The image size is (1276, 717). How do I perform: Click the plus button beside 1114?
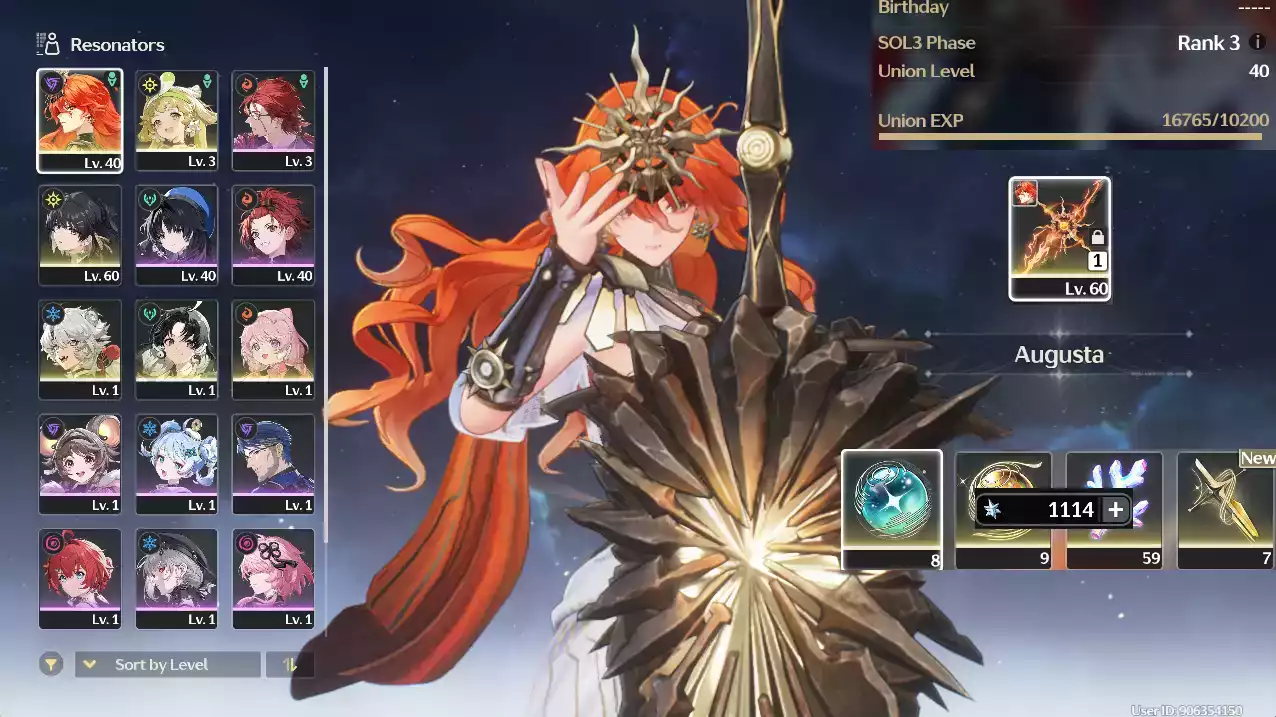tap(1116, 510)
